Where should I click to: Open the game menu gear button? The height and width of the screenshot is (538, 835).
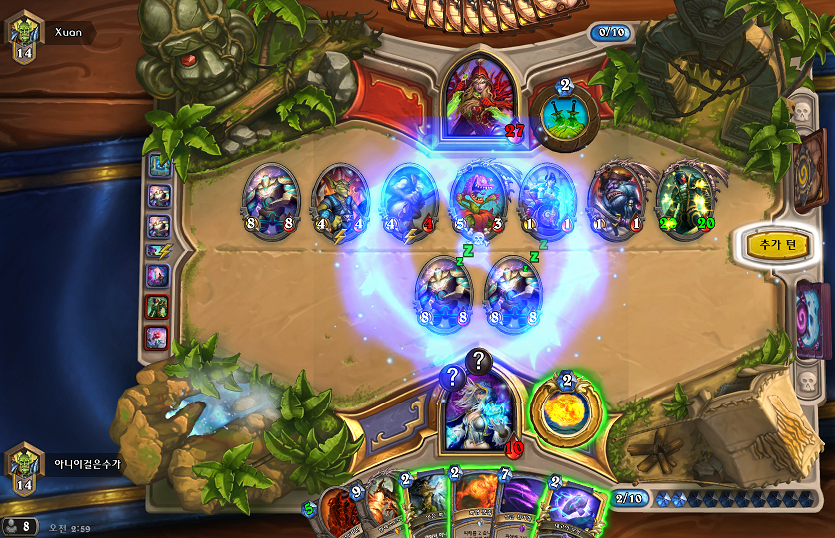13,525
